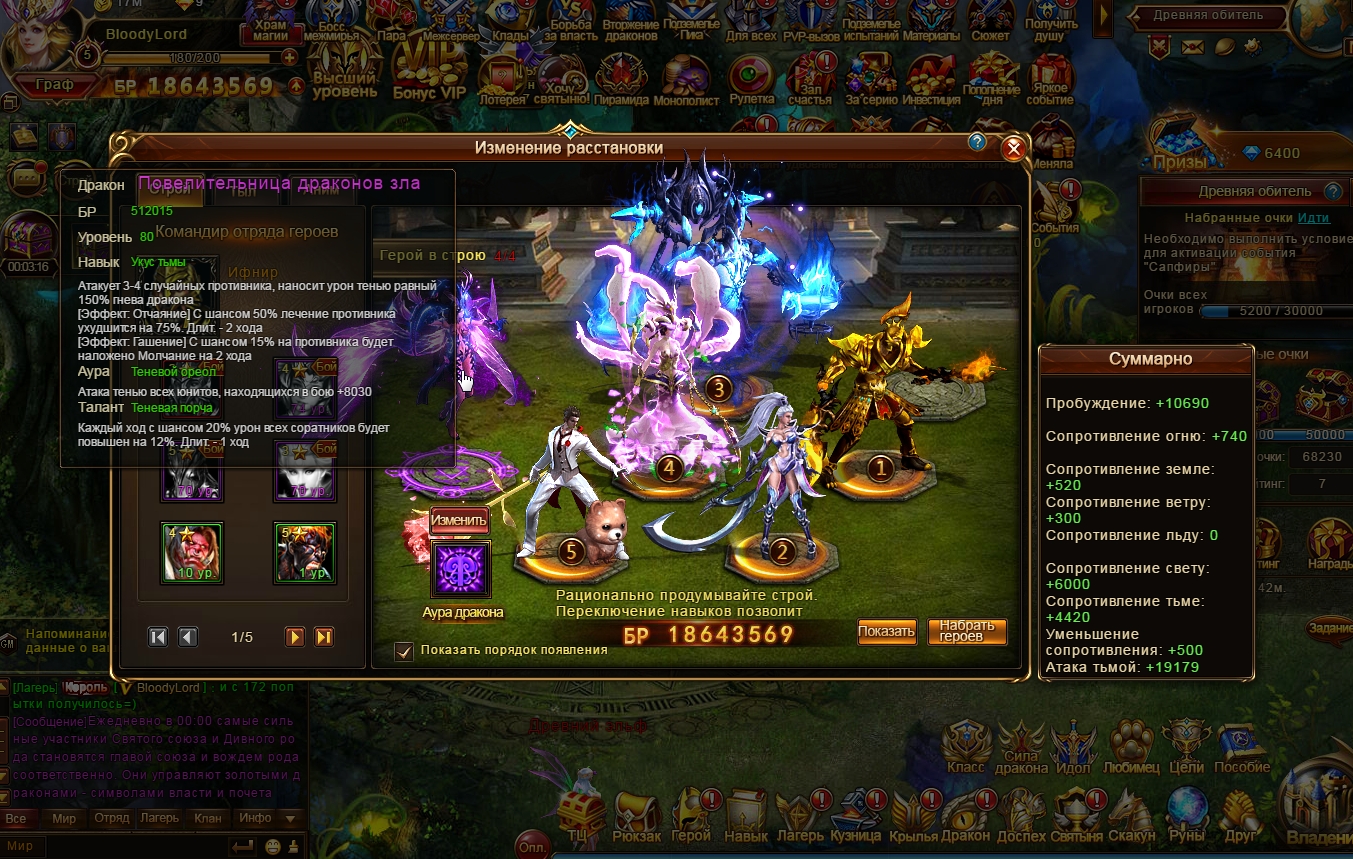Select the Аура дракона icon
The image size is (1353, 859).
tap(460, 570)
